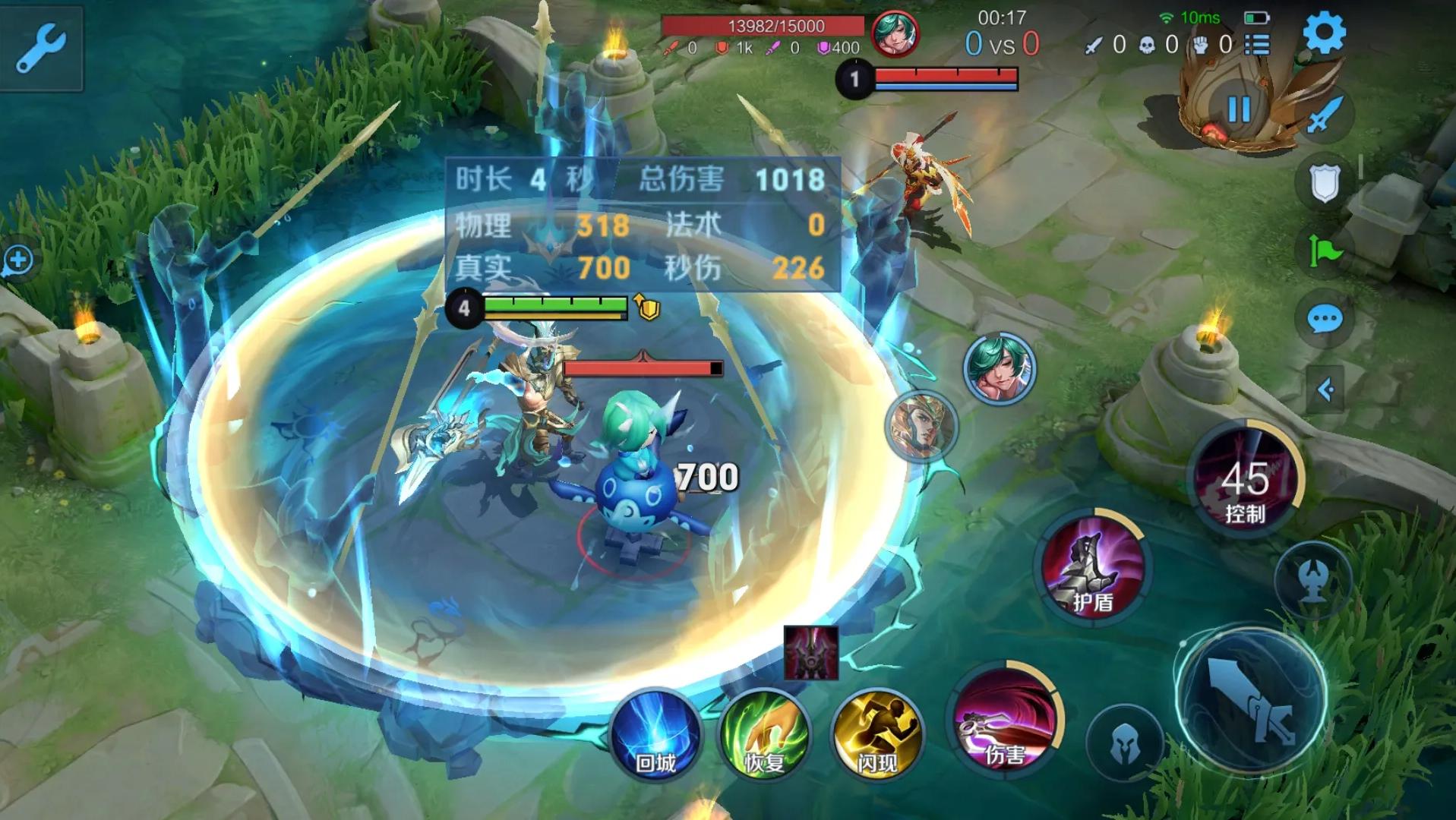Image resolution: width=1456 pixels, height=820 pixels.
Task: Open the scoreboard list icon
Action: (1257, 45)
